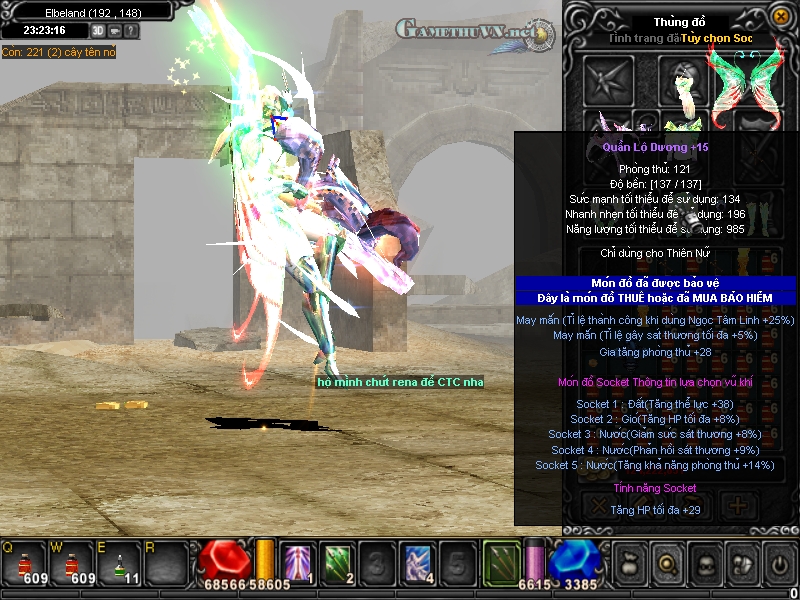Open the magnifier search menu button
This screenshot has width=800, height=600.
[x=665, y=565]
